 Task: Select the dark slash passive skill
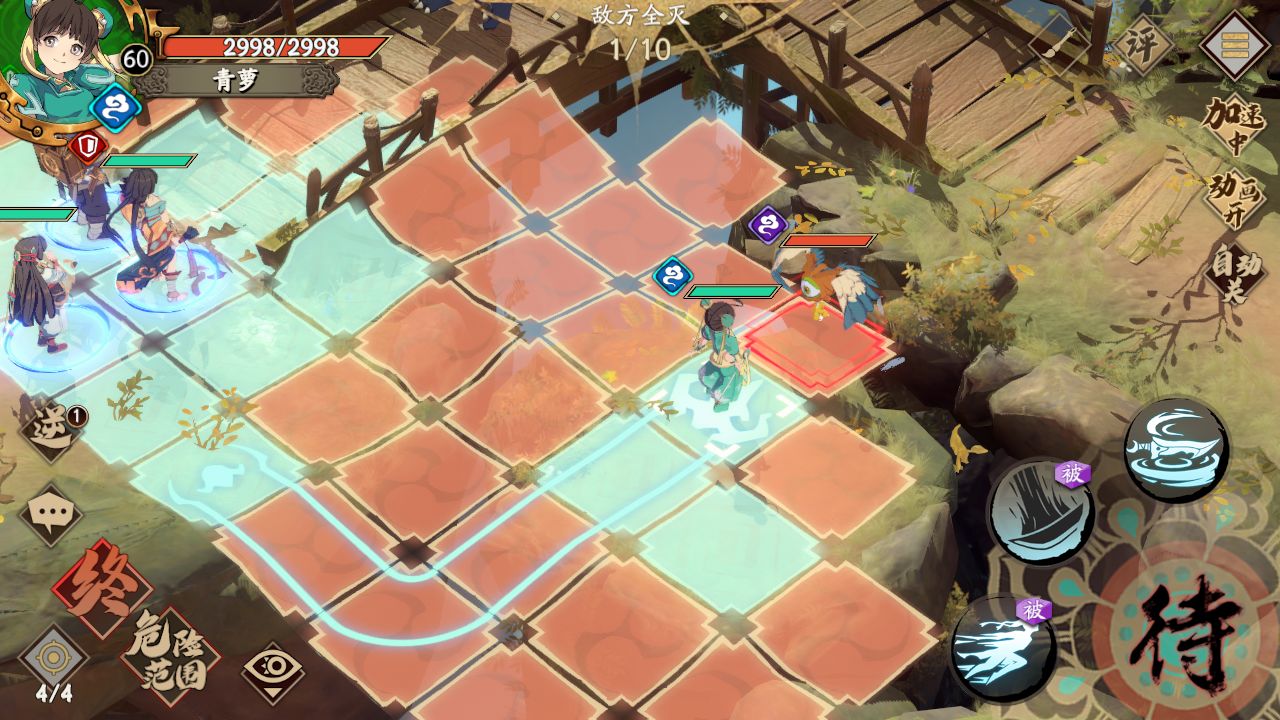coord(1040,513)
